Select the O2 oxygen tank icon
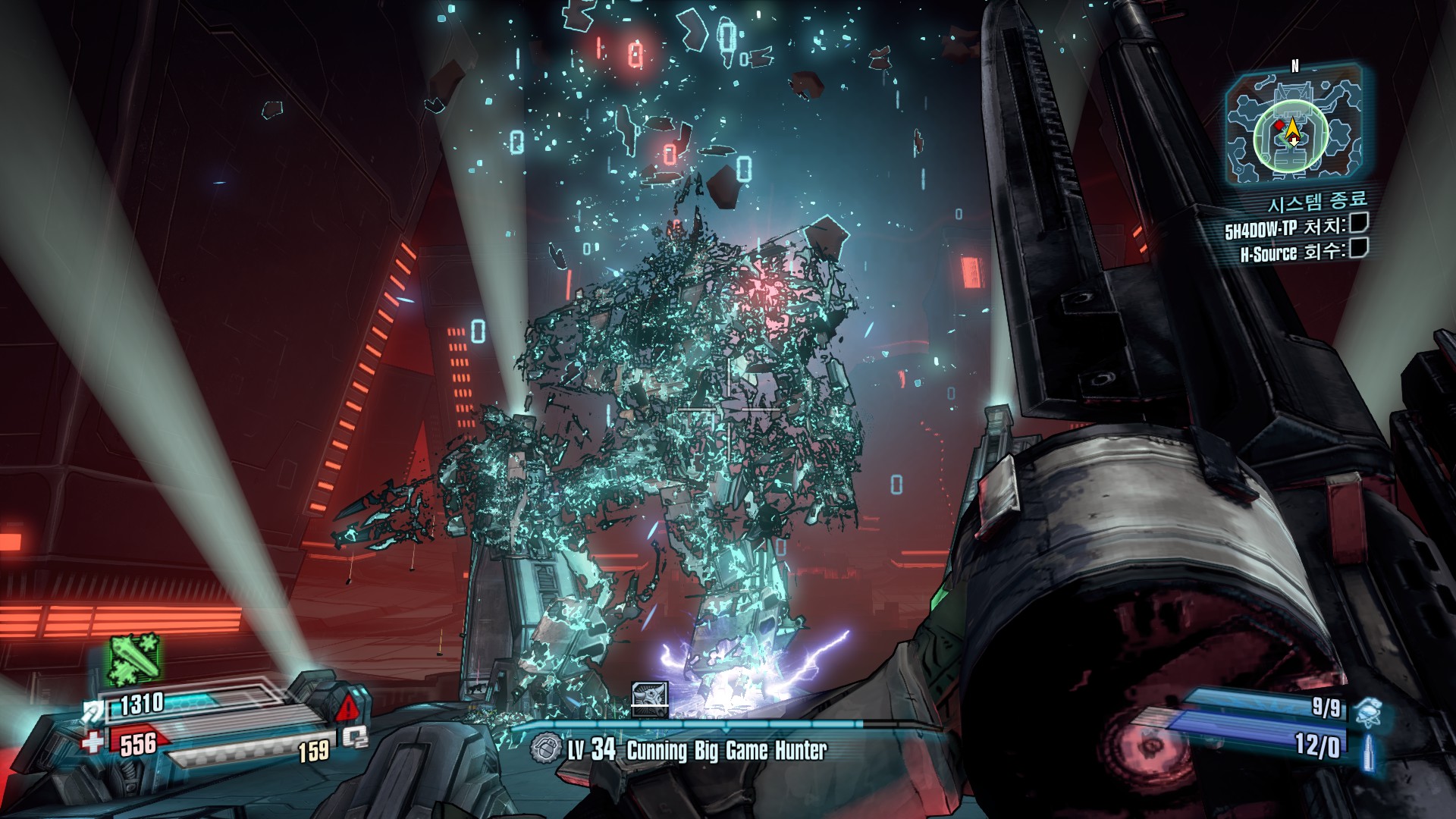The width and height of the screenshot is (1456, 819). point(354,737)
